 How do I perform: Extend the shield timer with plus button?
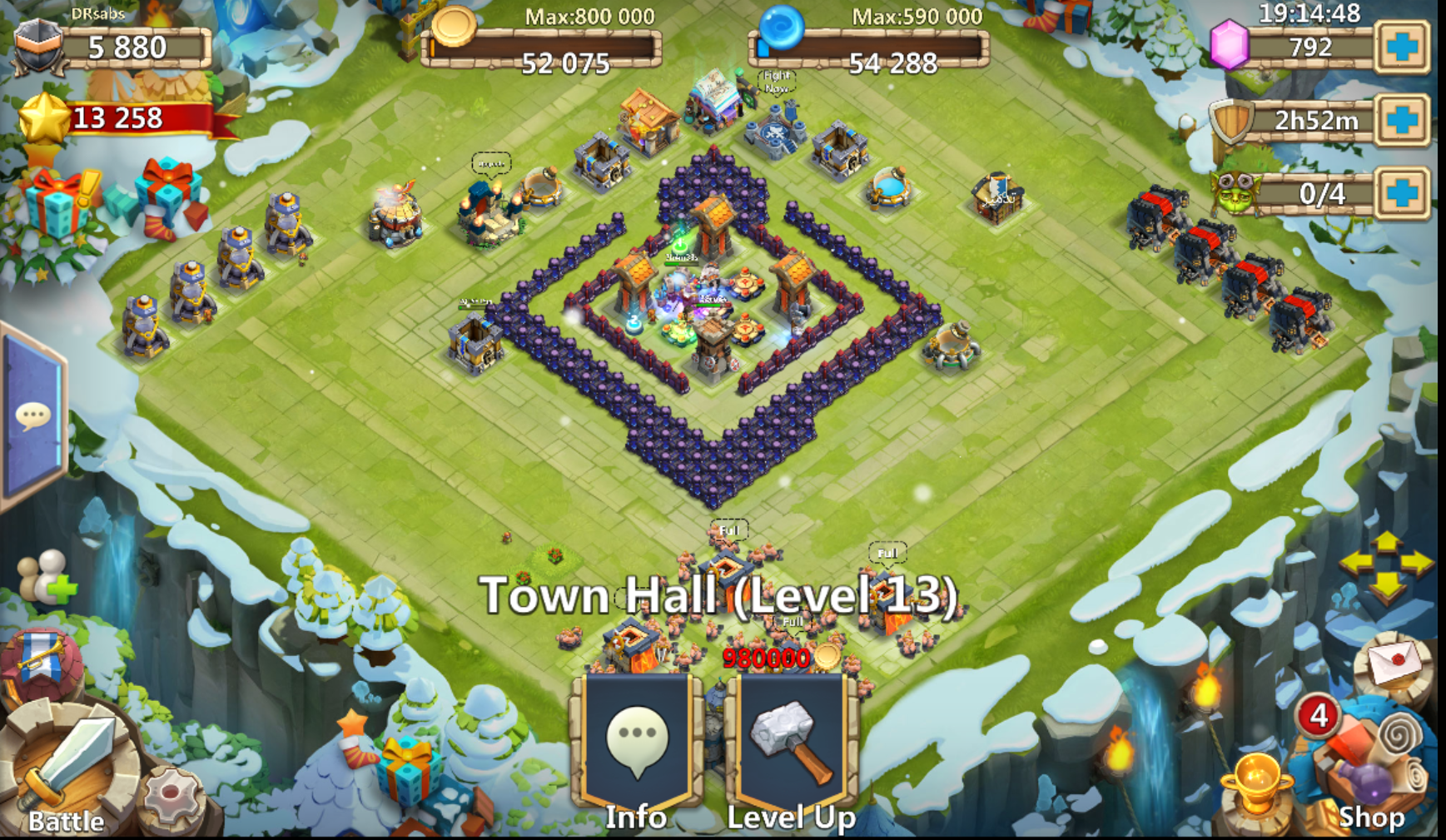(x=1402, y=120)
